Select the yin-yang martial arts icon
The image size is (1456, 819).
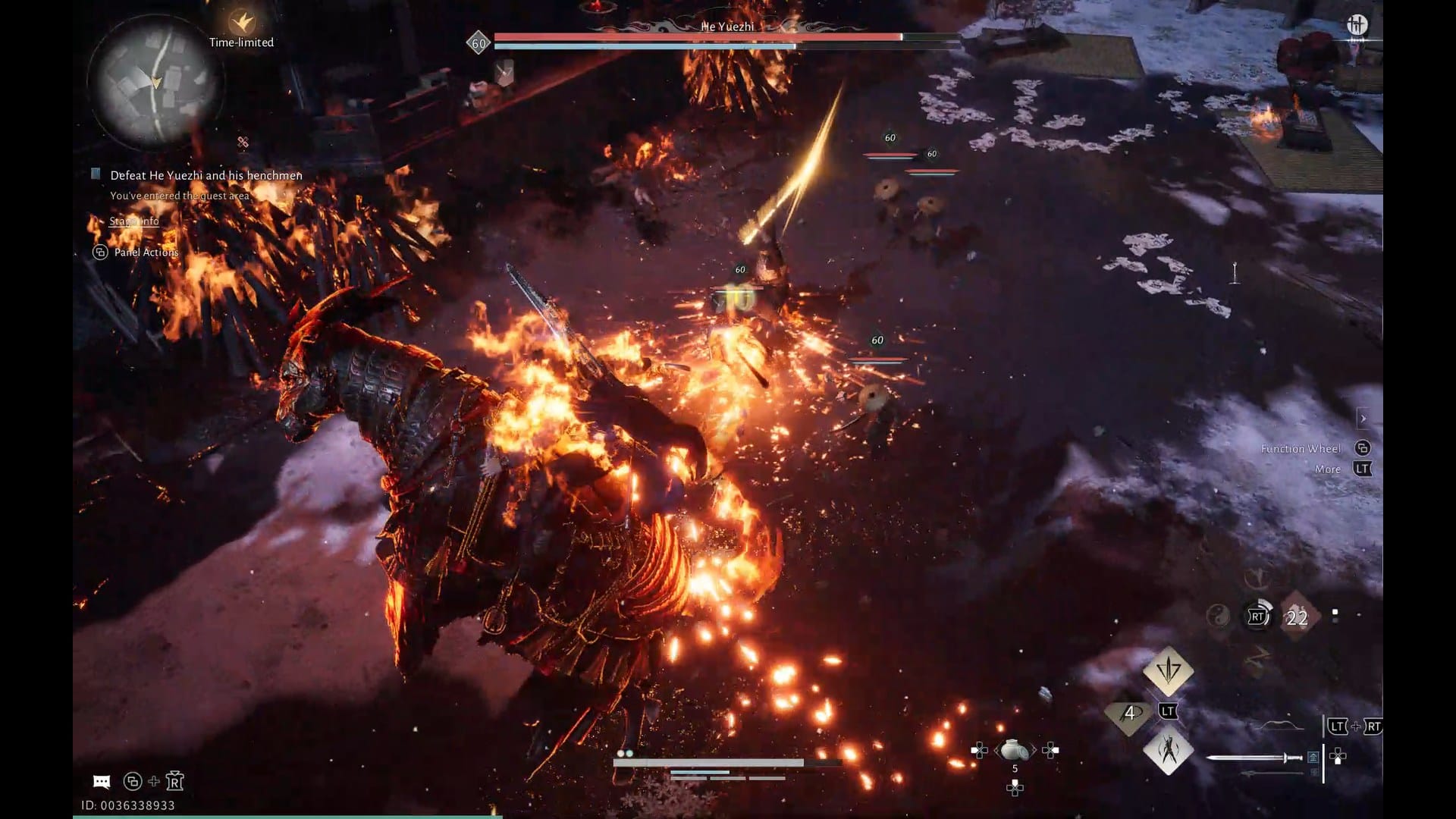(1219, 617)
